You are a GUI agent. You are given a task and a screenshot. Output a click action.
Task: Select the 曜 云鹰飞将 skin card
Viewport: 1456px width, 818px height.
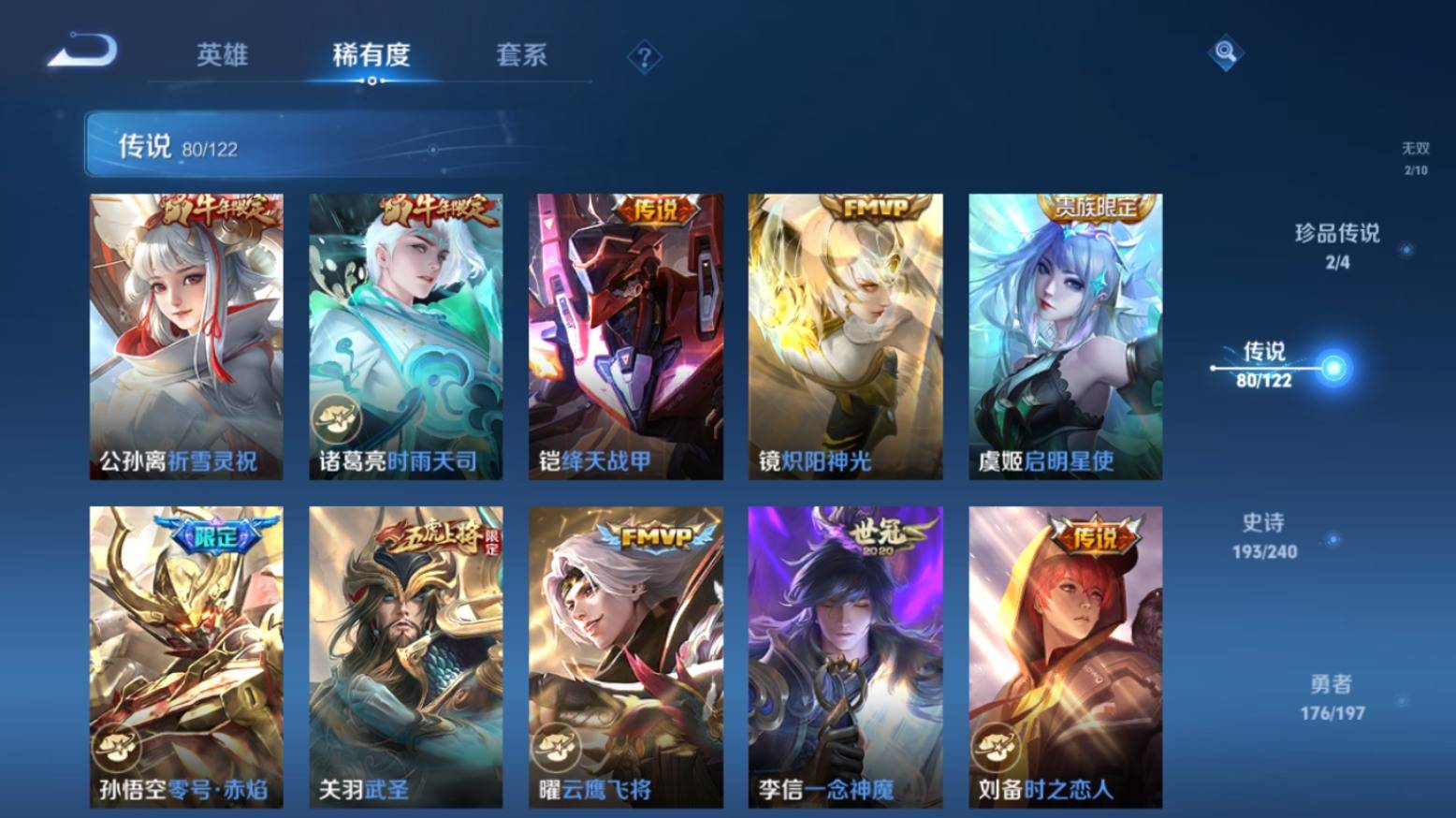625,657
